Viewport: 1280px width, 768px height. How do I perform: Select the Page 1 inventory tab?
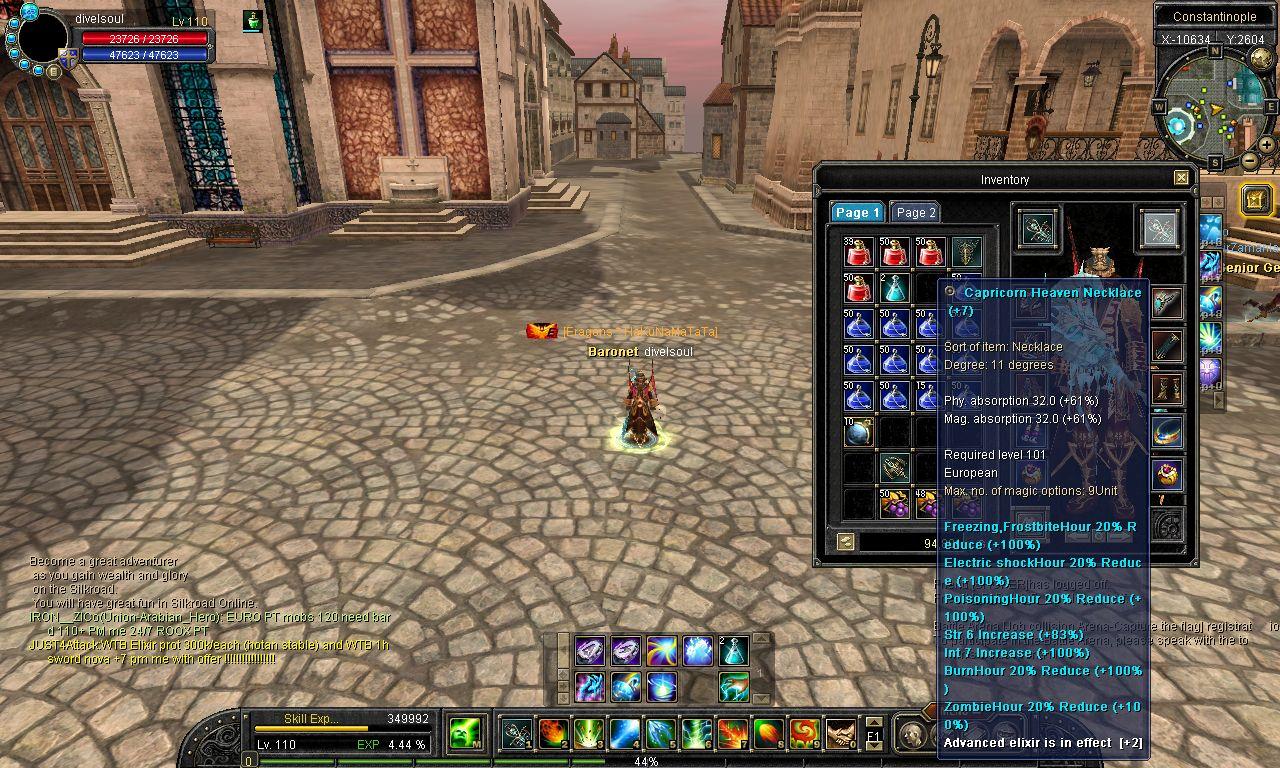click(857, 212)
